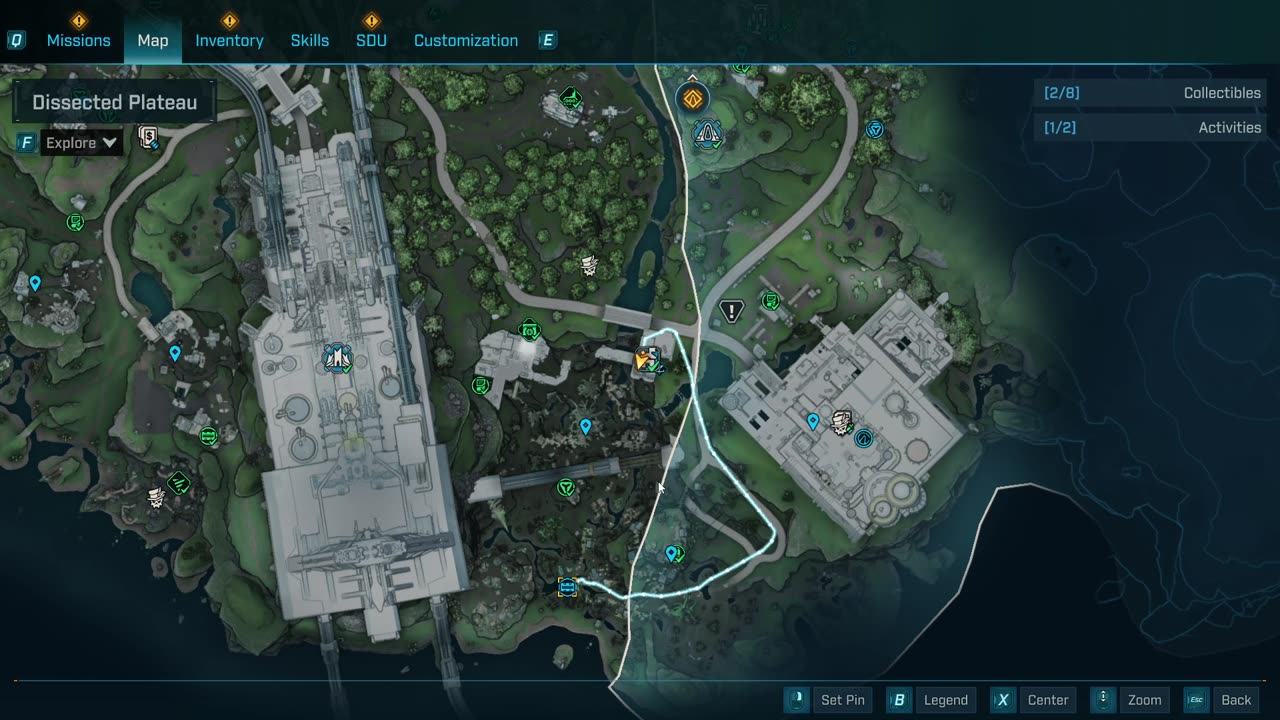Switch to the Skills tab
Image resolution: width=1280 pixels, height=720 pixels.
pyautogui.click(x=310, y=40)
